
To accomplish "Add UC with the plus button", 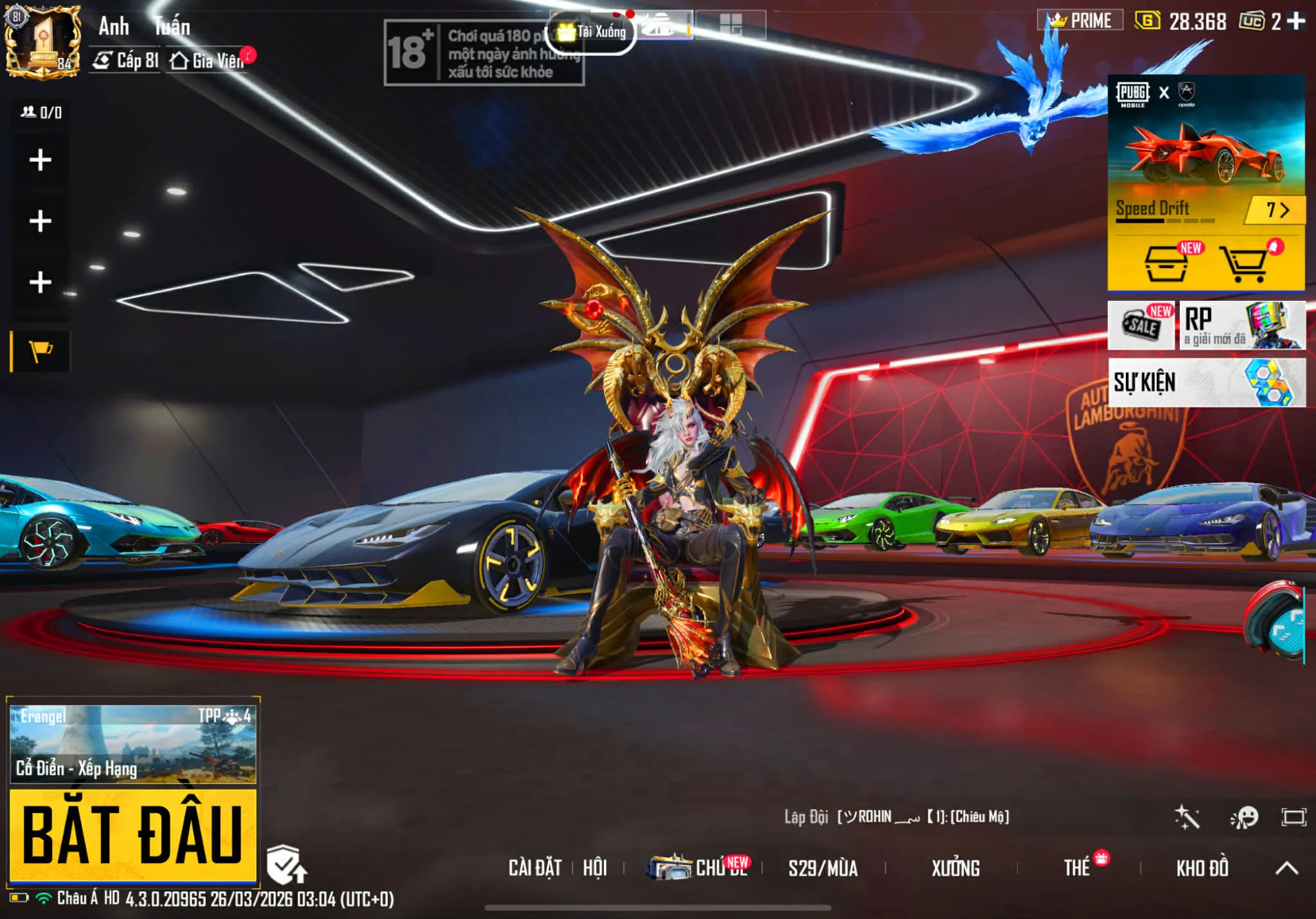I will [1296, 21].
